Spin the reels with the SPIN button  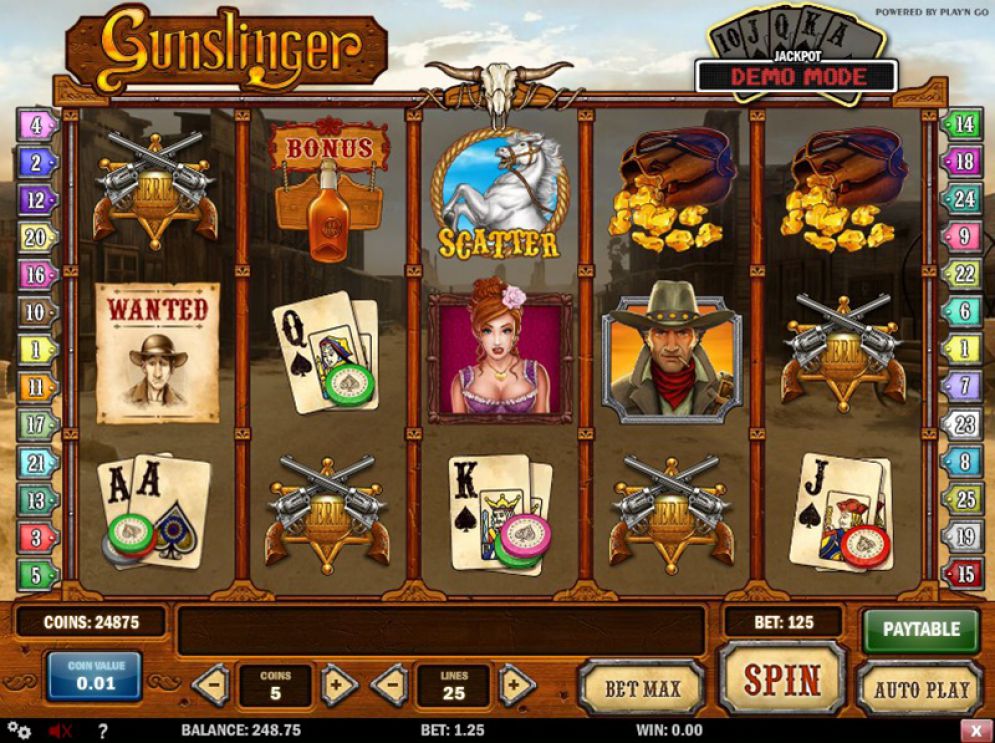click(781, 680)
